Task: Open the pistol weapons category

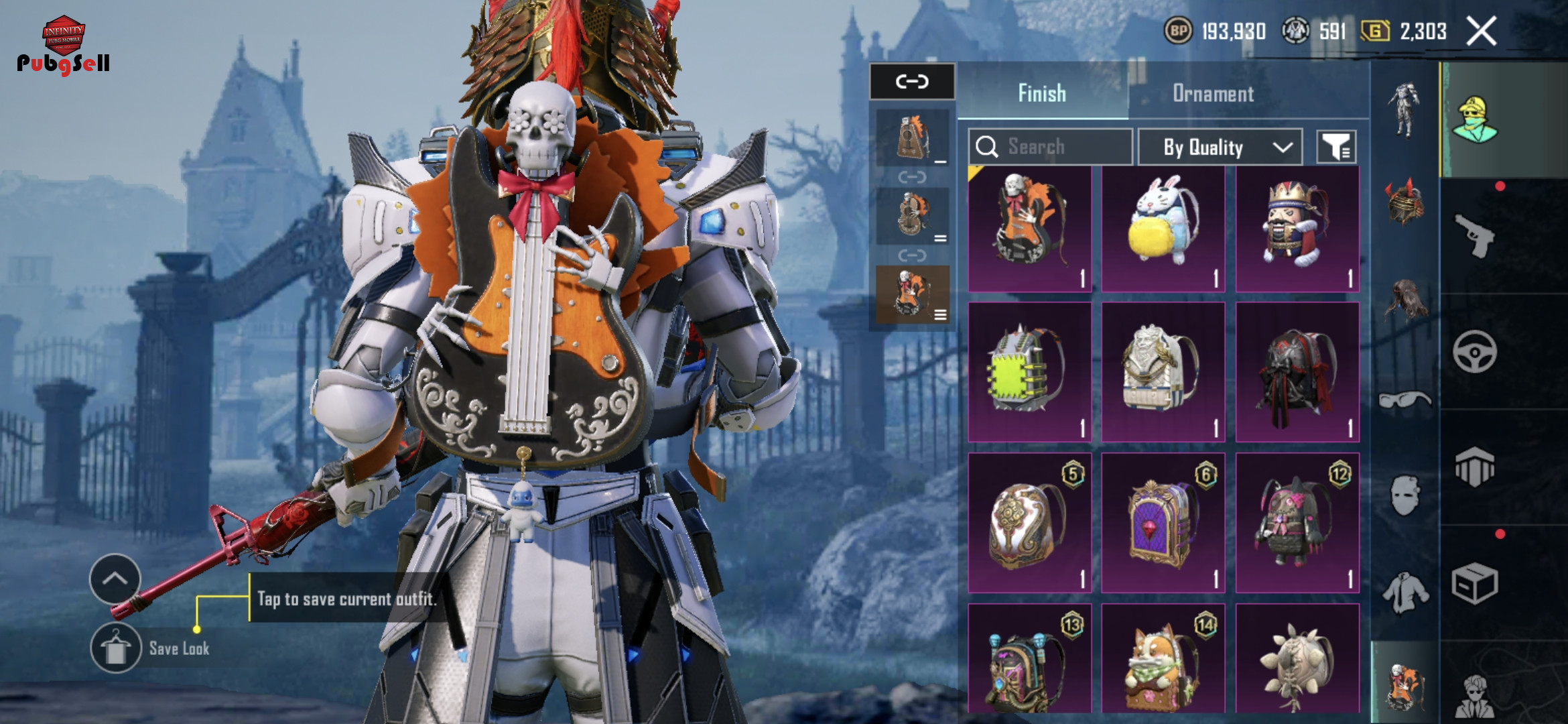Action: tap(1474, 235)
